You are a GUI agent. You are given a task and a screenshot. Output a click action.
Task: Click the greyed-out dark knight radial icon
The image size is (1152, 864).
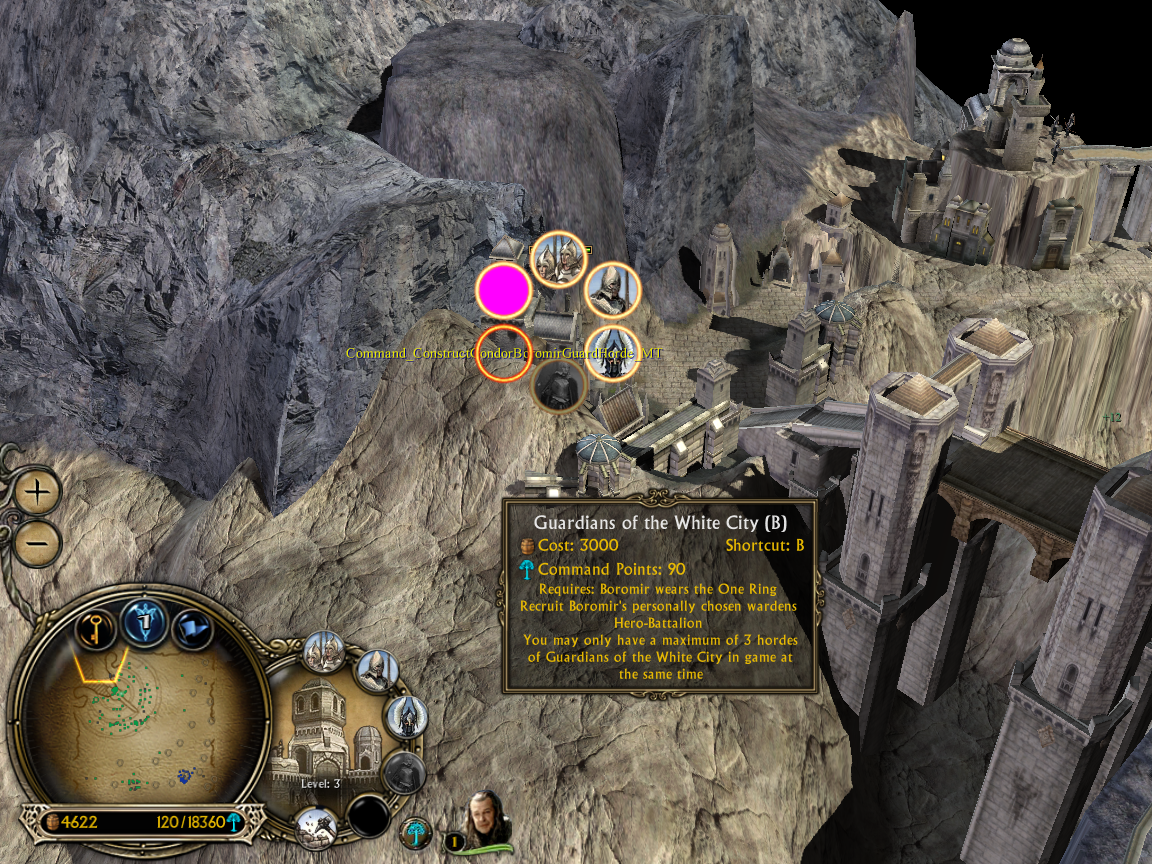(558, 385)
